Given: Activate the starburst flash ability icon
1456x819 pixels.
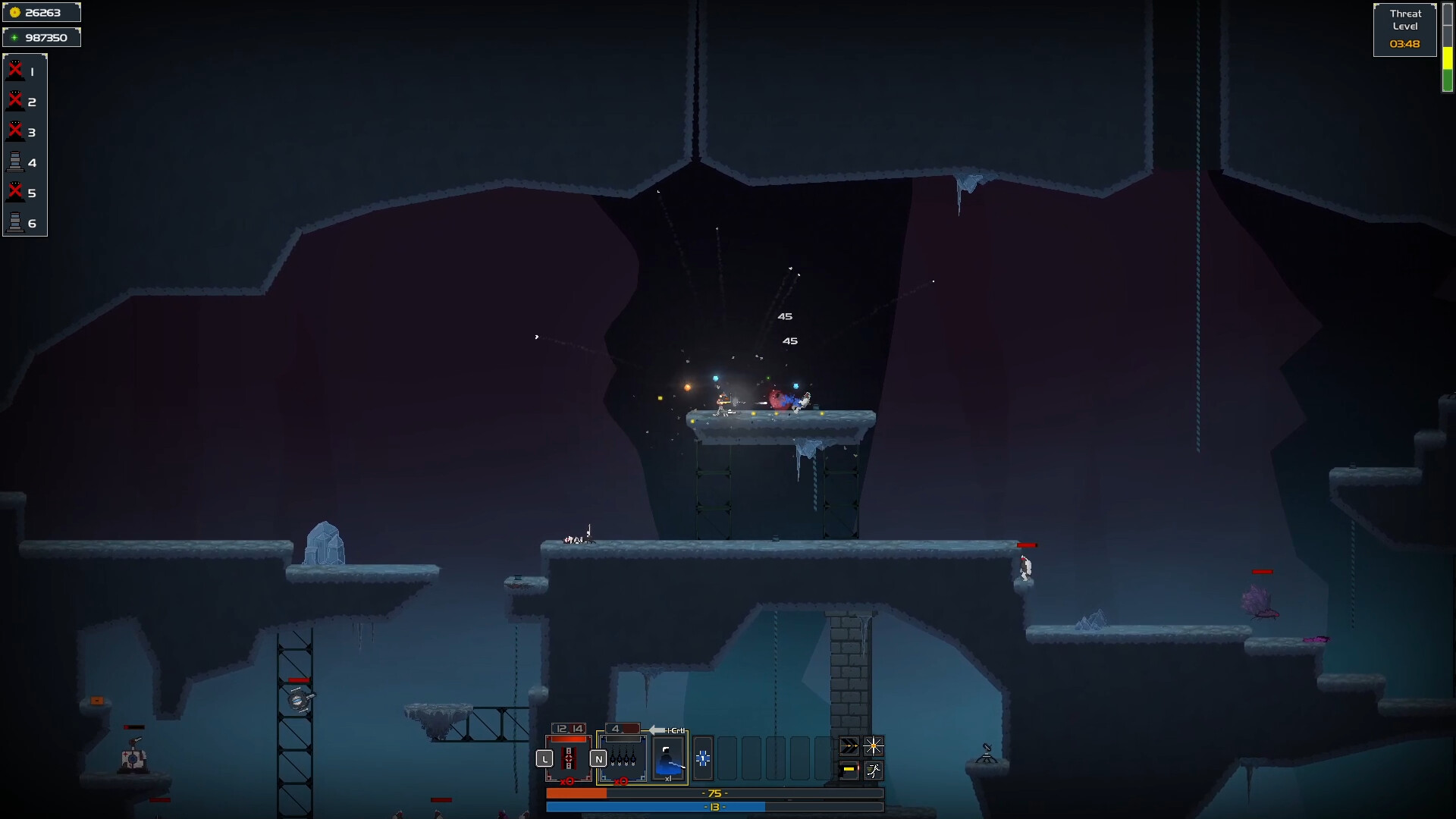Looking at the screenshot, I should pos(874,745).
